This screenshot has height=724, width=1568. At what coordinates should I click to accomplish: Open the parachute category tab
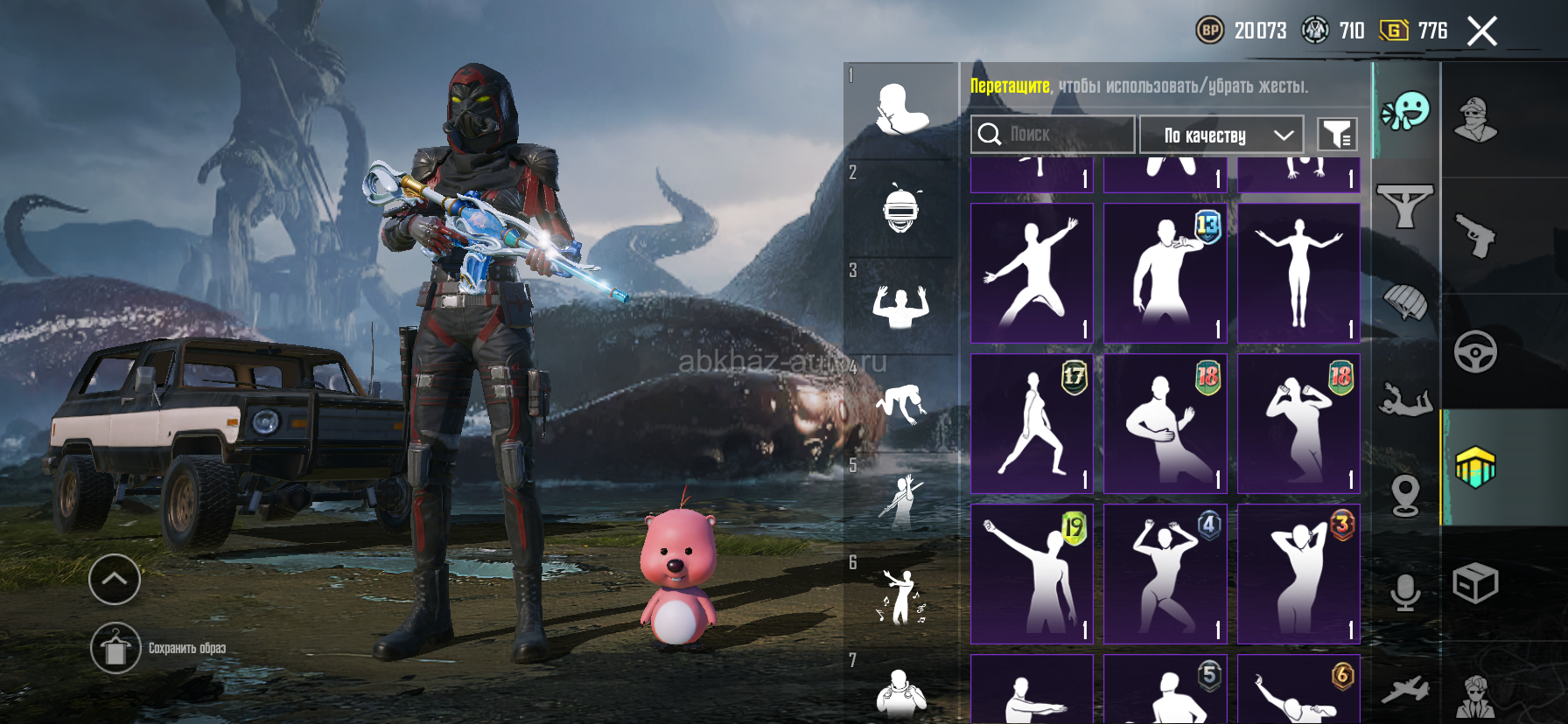click(x=1405, y=303)
